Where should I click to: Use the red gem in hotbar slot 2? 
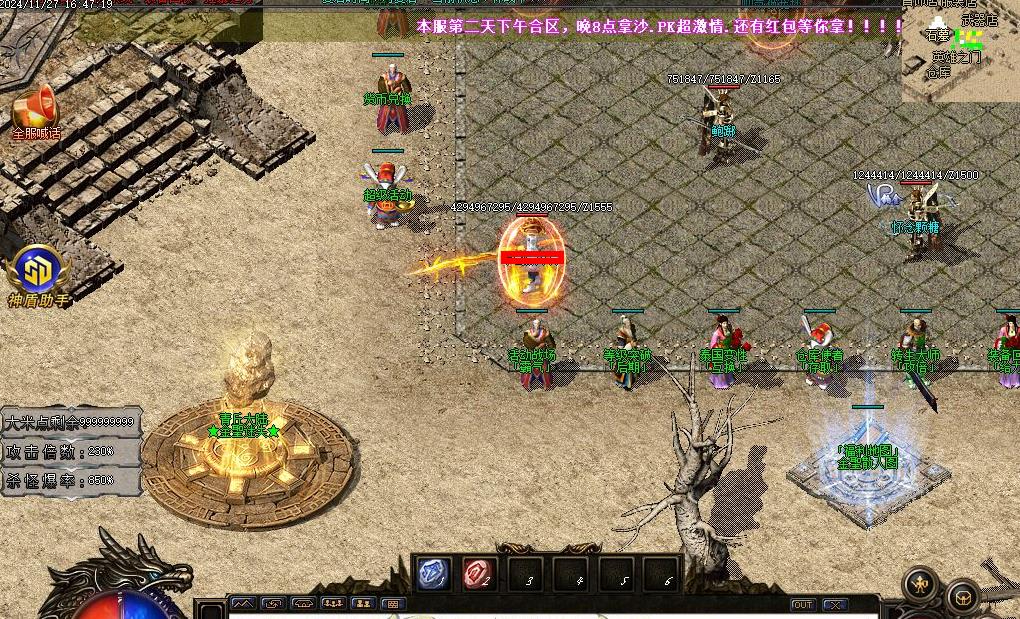point(479,574)
